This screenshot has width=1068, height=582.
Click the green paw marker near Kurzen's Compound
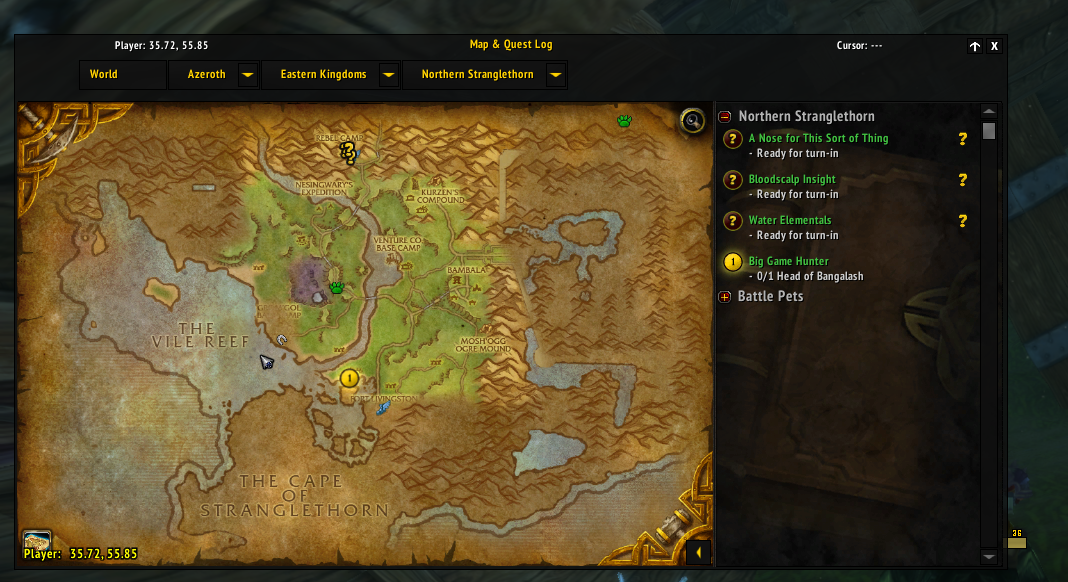tap(337, 288)
